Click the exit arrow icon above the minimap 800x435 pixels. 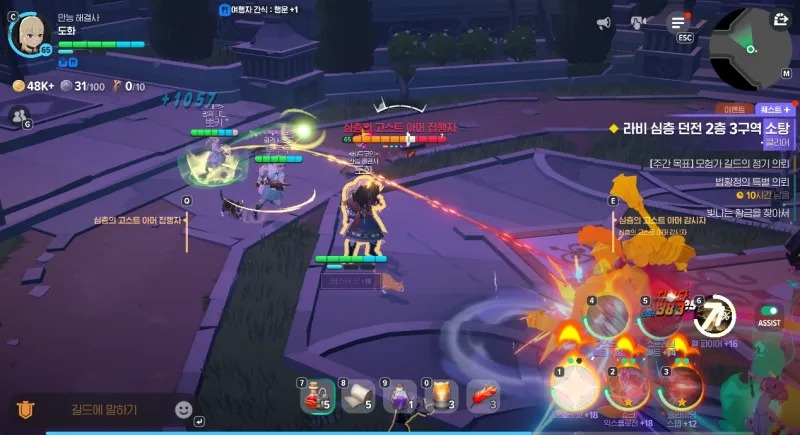pyautogui.click(x=780, y=18)
